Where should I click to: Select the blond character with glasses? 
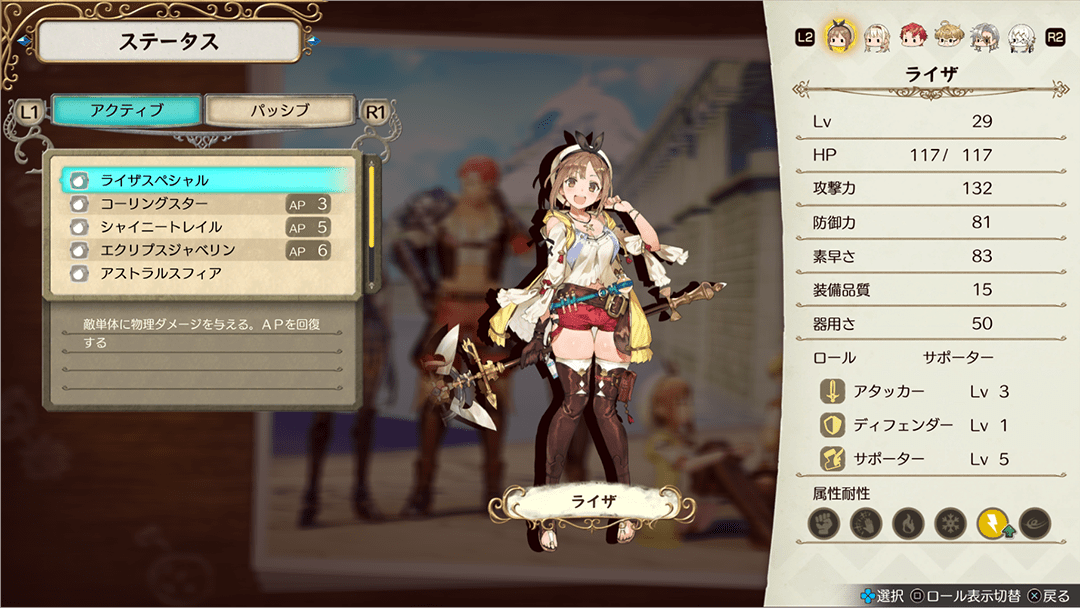tap(949, 37)
